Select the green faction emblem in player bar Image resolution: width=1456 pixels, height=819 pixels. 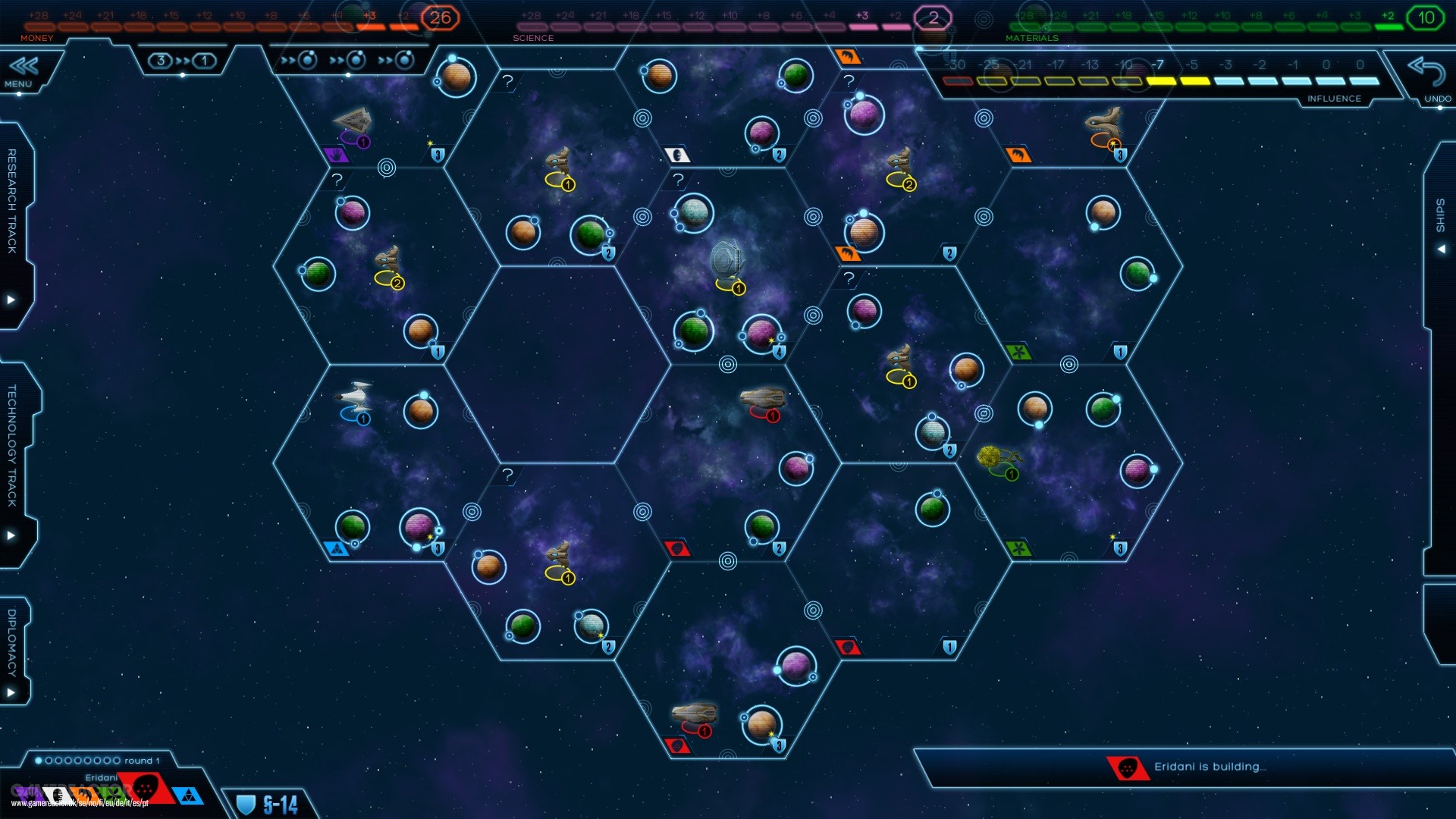click(114, 795)
